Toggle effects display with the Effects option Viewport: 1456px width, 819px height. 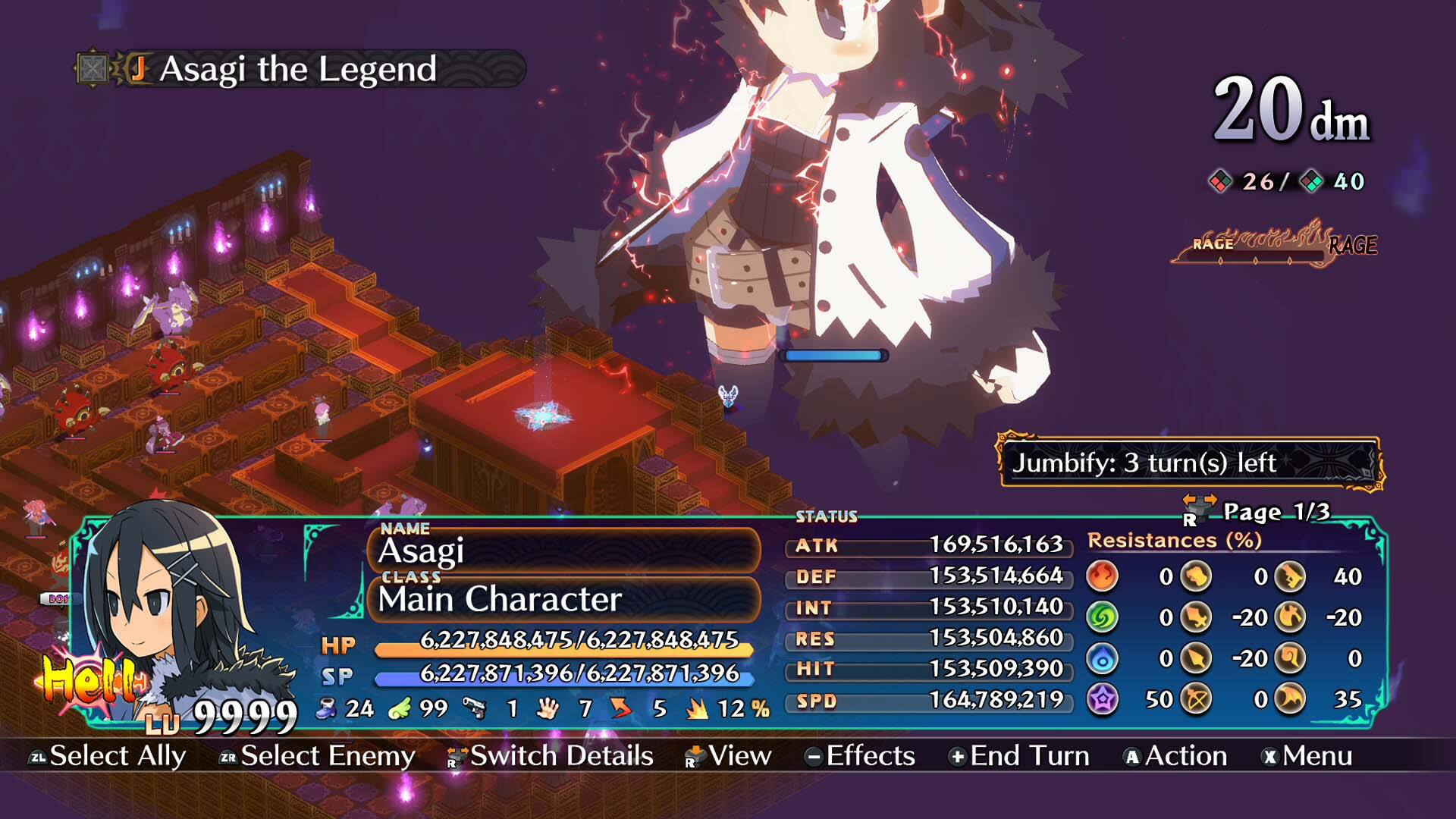[x=868, y=756]
